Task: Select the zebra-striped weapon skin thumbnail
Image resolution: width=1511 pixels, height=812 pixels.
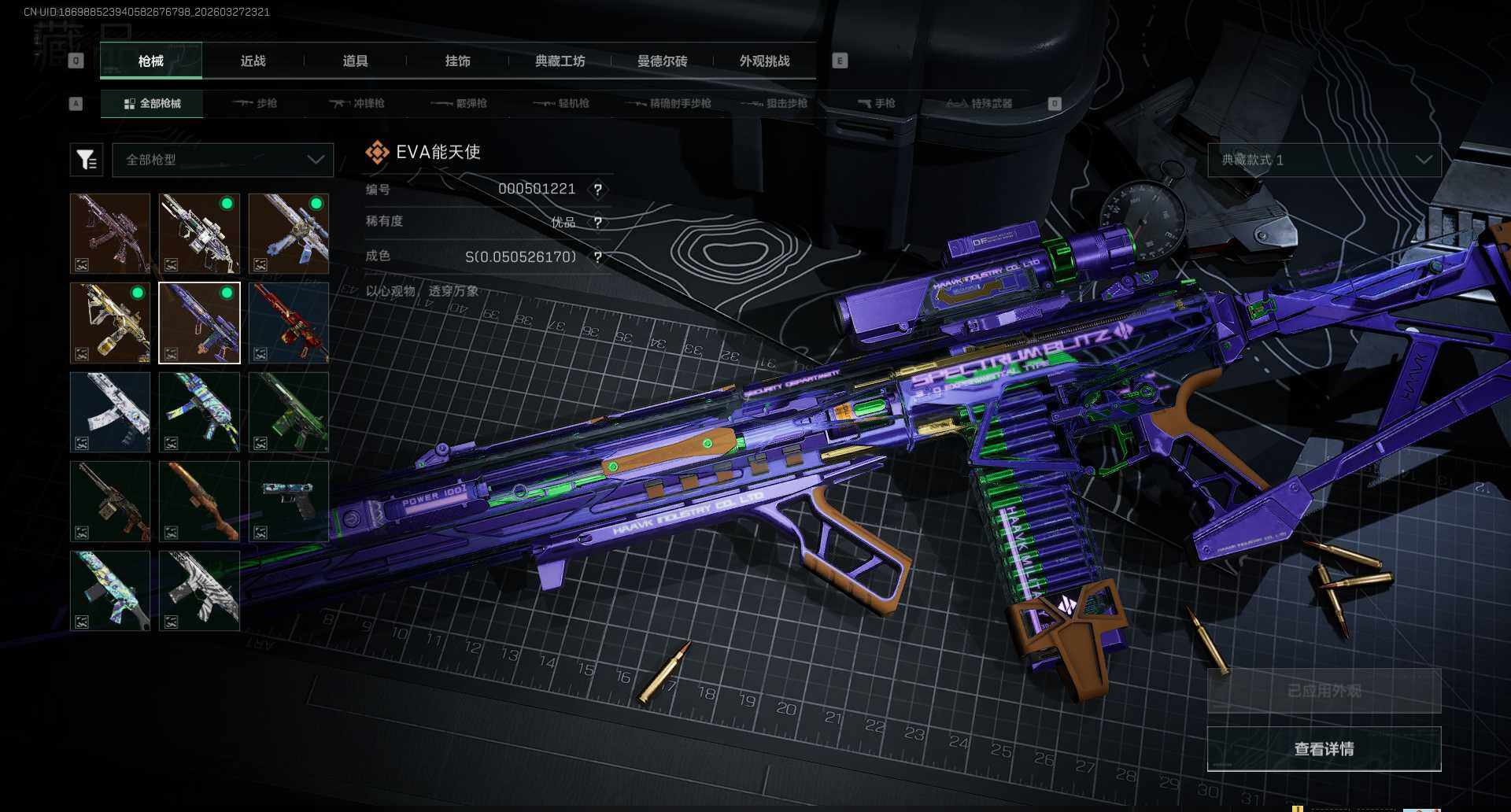Action: tap(199, 590)
